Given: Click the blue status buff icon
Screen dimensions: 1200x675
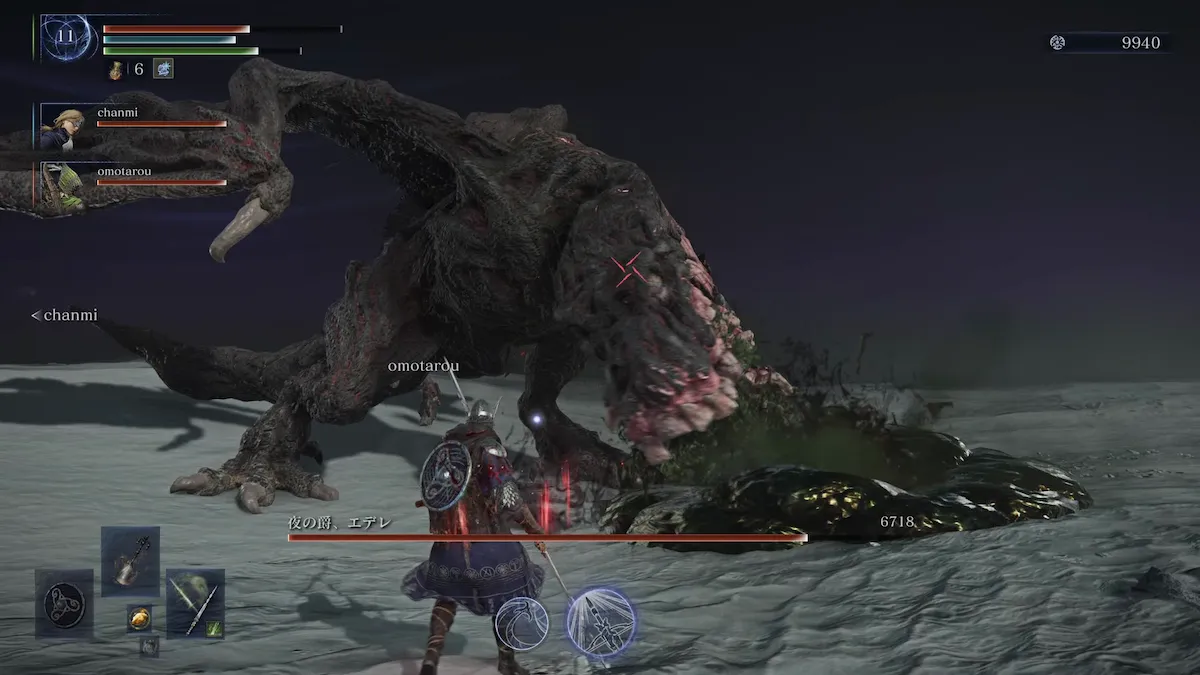Looking at the screenshot, I should click(163, 69).
